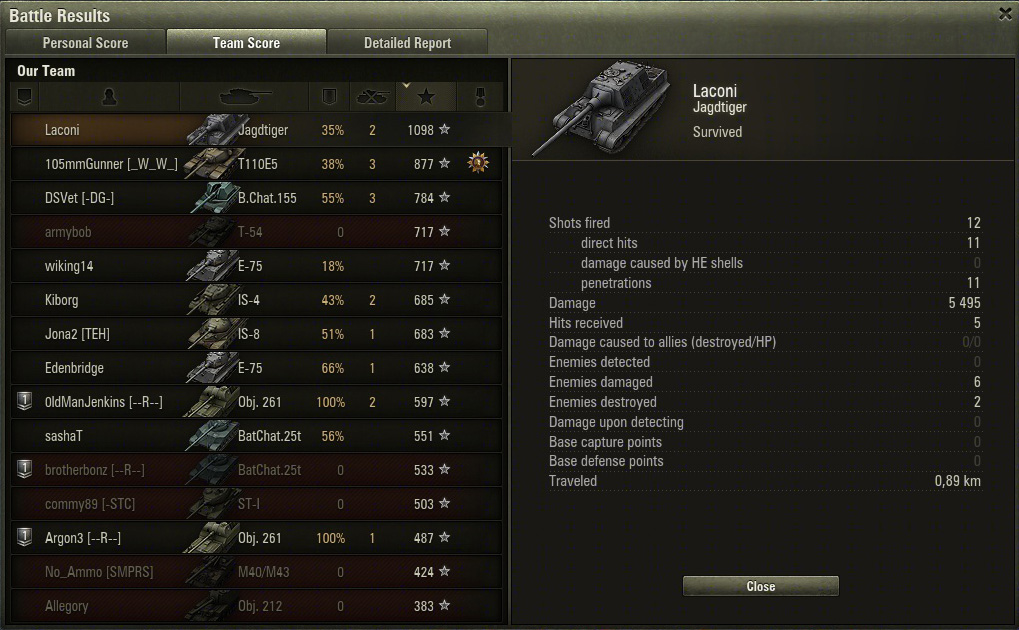
Task: Choose DSVet's B.Chat.155 row
Action: tap(255, 198)
